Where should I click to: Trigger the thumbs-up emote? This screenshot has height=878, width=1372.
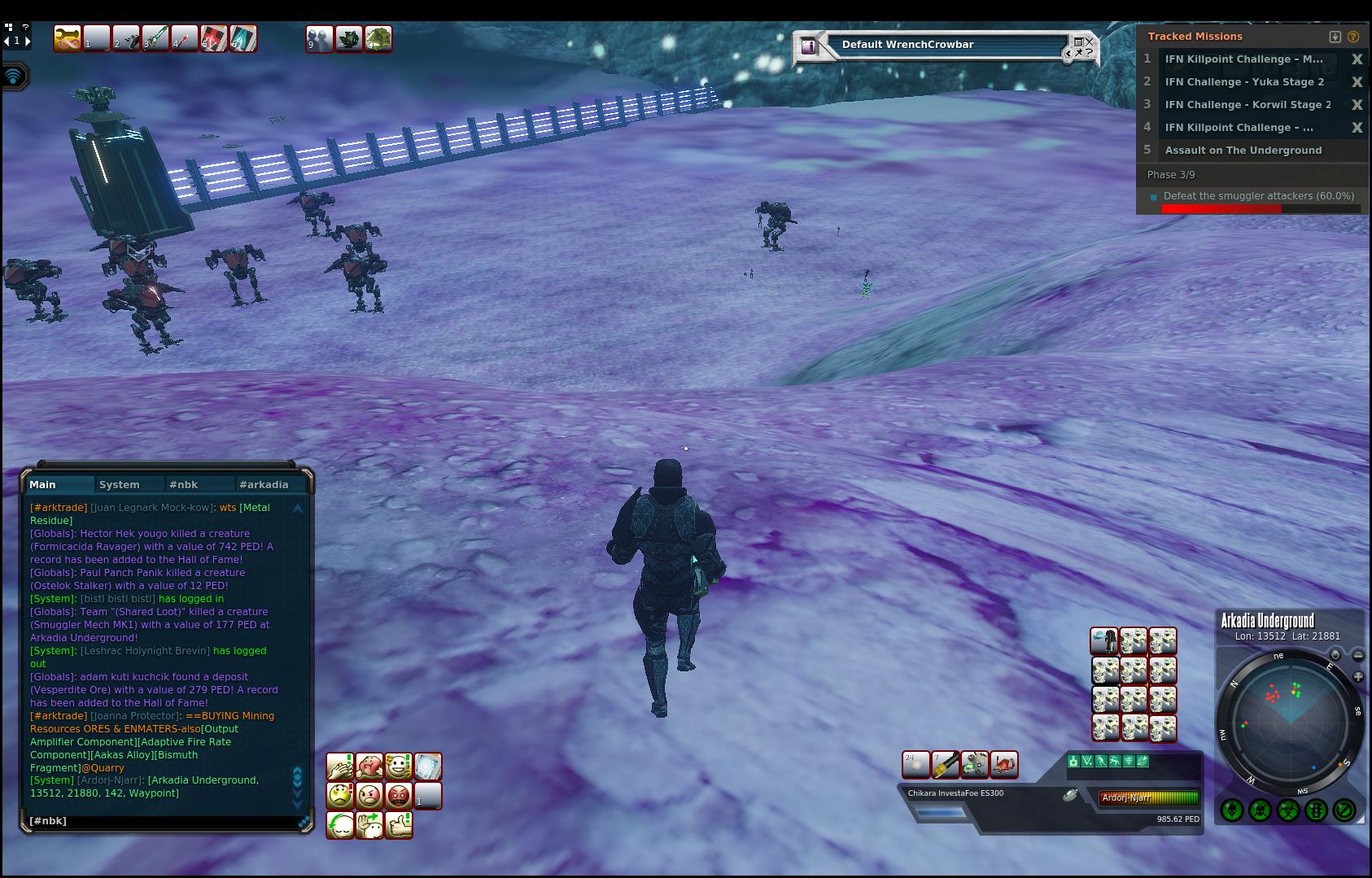(399, 825)
